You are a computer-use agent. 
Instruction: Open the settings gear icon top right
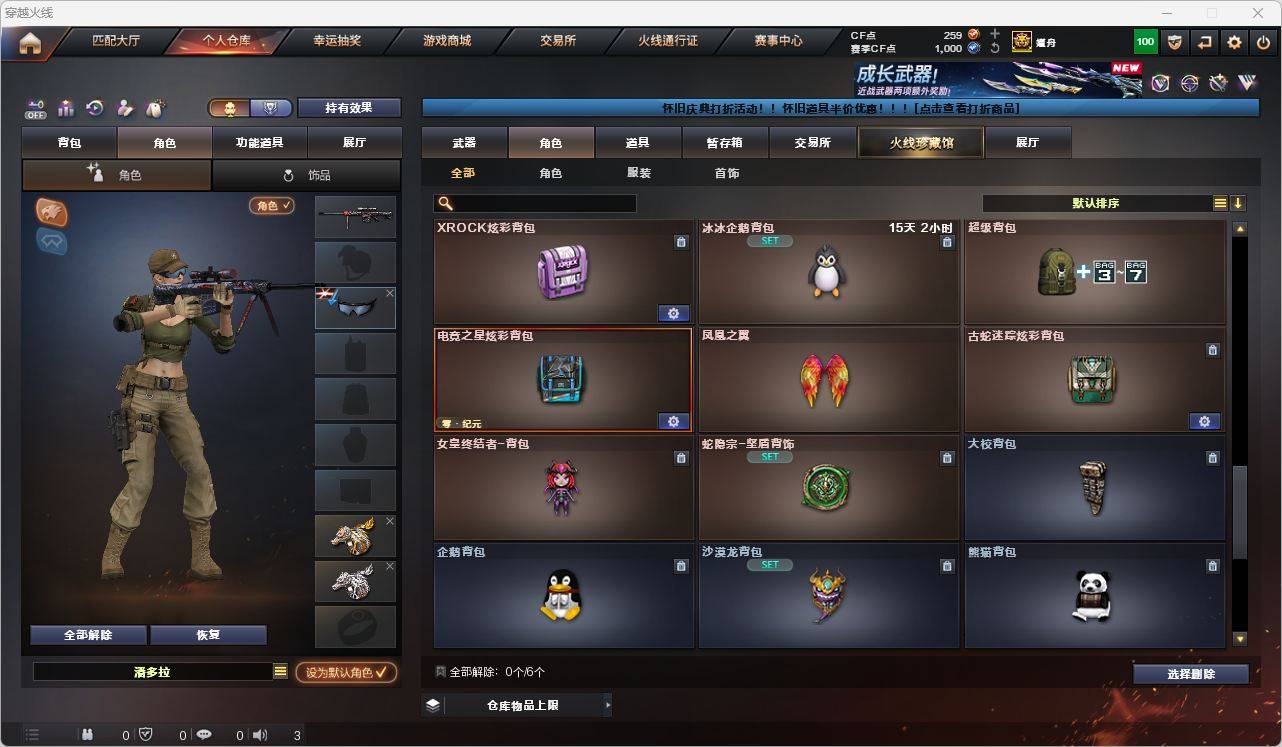[1233, 41]
